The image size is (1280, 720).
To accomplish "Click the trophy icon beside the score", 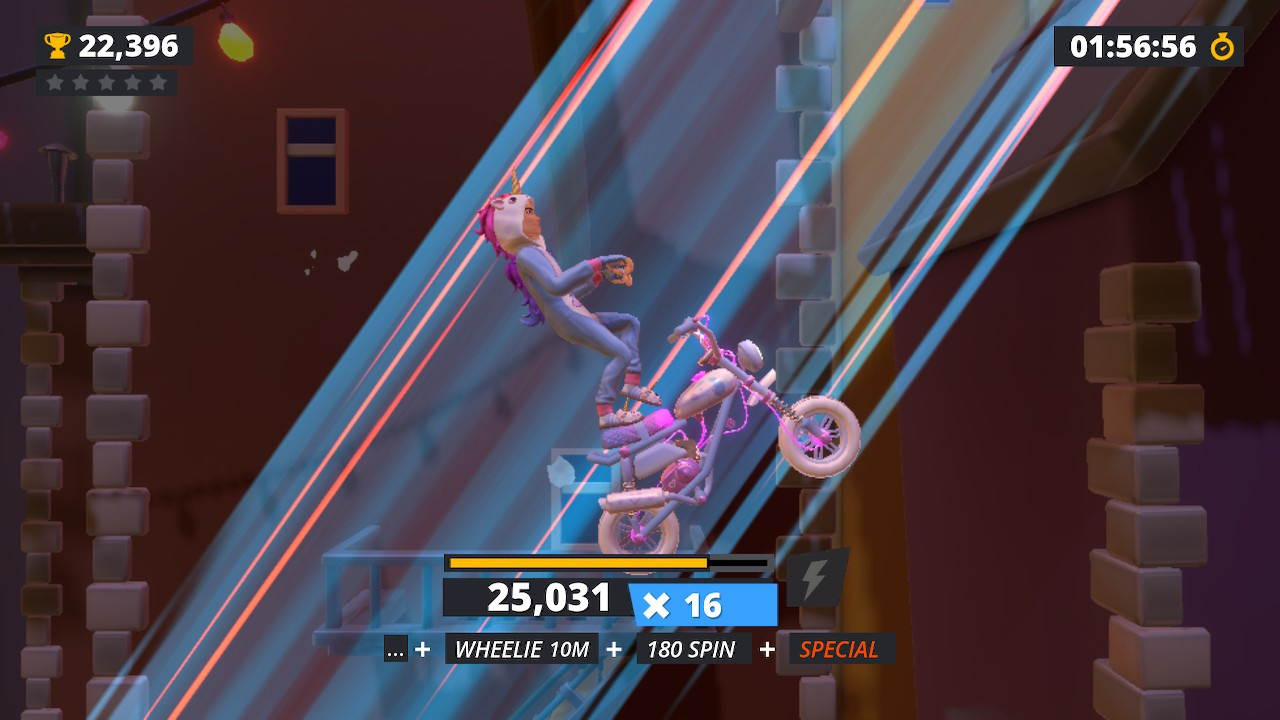I will [x=57, y=45].
